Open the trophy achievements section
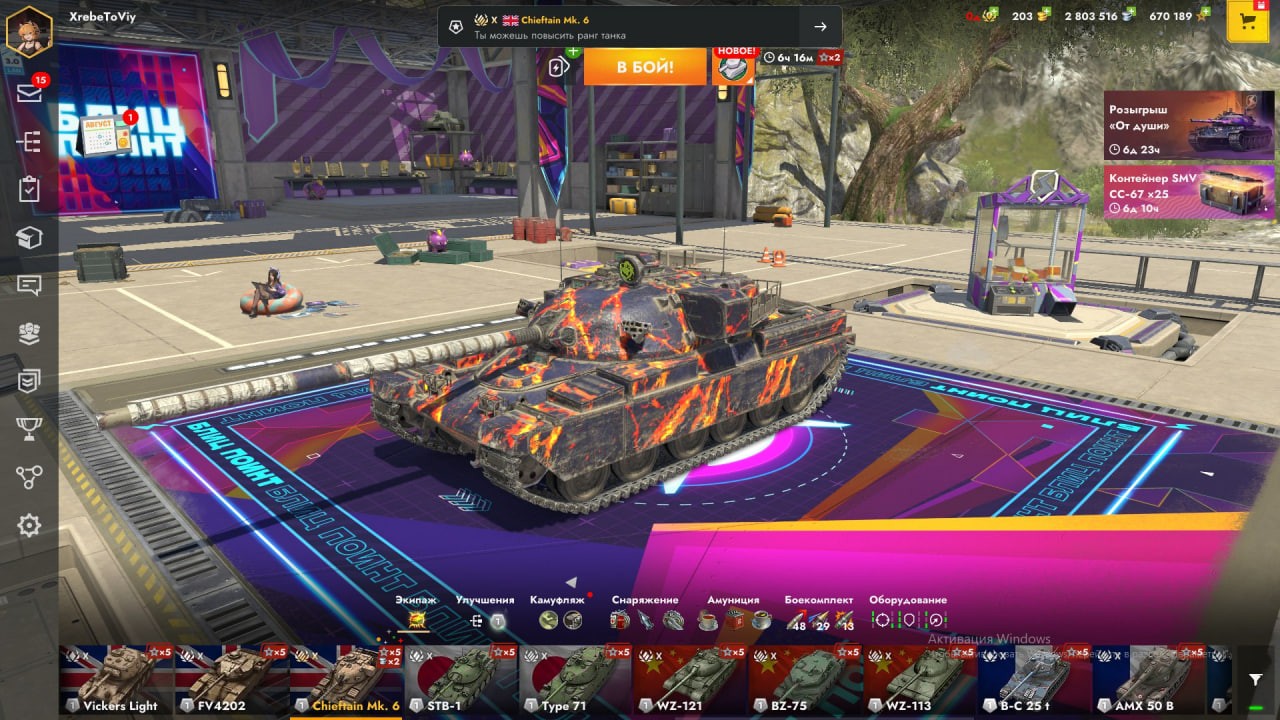The height and width of the screenshot is (720, 1280). point(29,429)
